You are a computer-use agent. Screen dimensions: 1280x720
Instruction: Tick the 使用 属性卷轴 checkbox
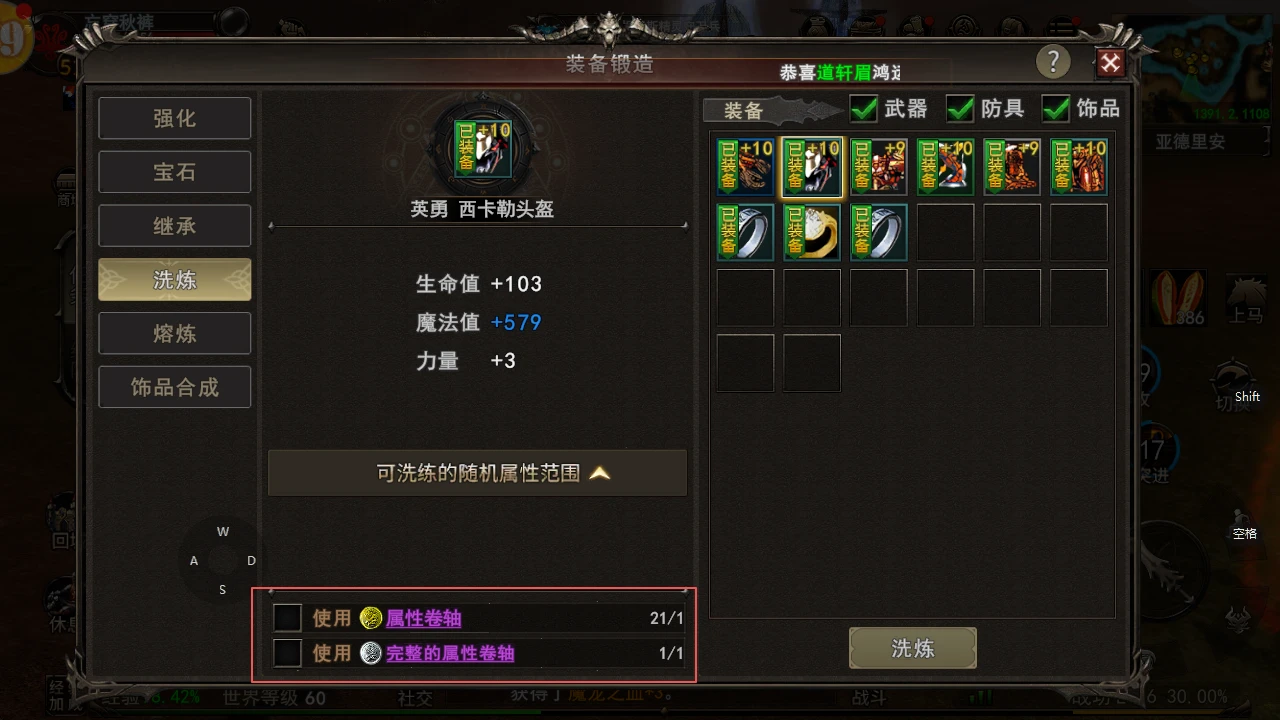pos(288,618)
